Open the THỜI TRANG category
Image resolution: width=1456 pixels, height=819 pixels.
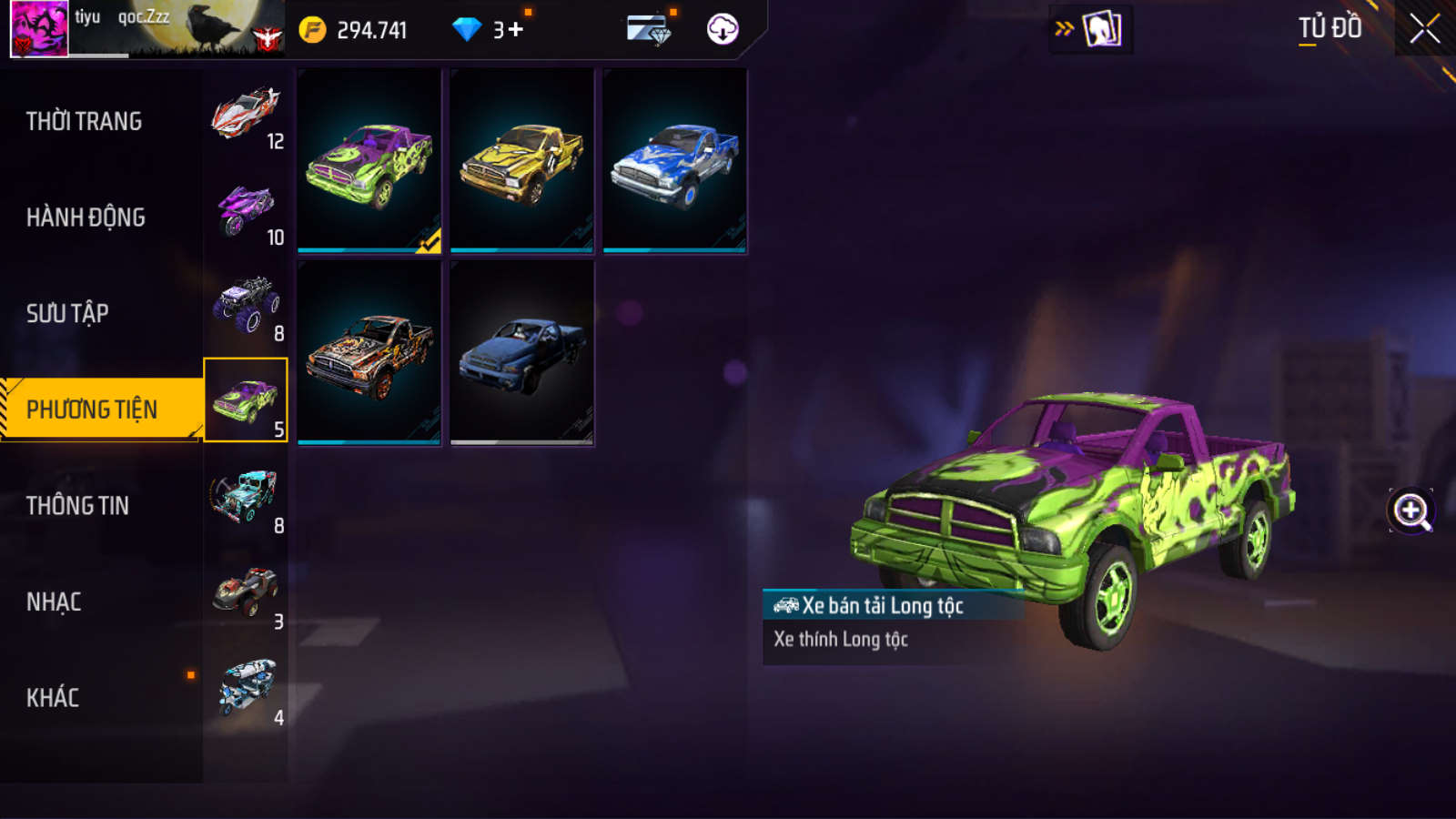point(84,121)
